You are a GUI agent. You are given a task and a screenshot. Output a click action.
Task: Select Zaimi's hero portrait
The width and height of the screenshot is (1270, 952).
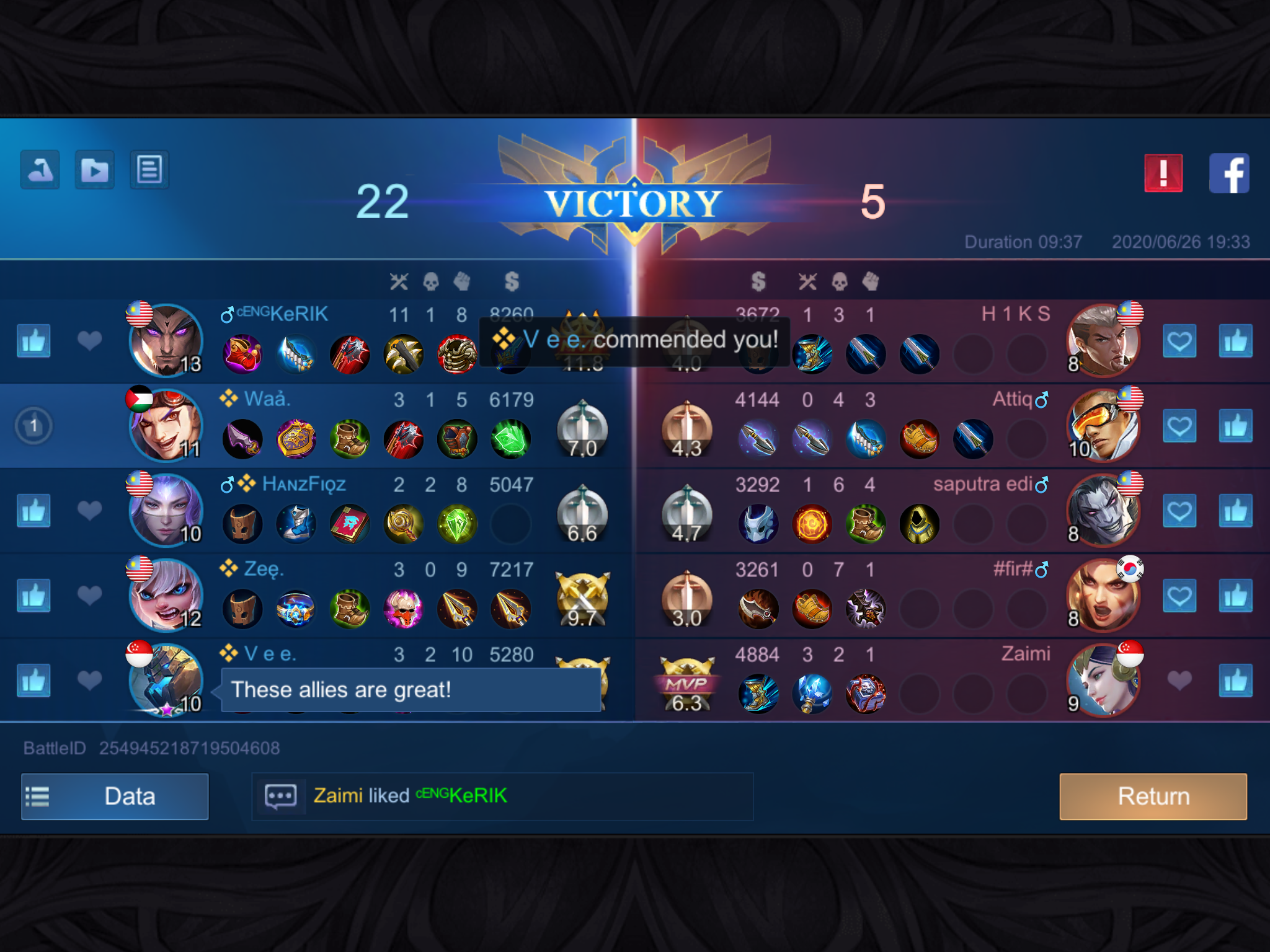[x=1103, y=680]
